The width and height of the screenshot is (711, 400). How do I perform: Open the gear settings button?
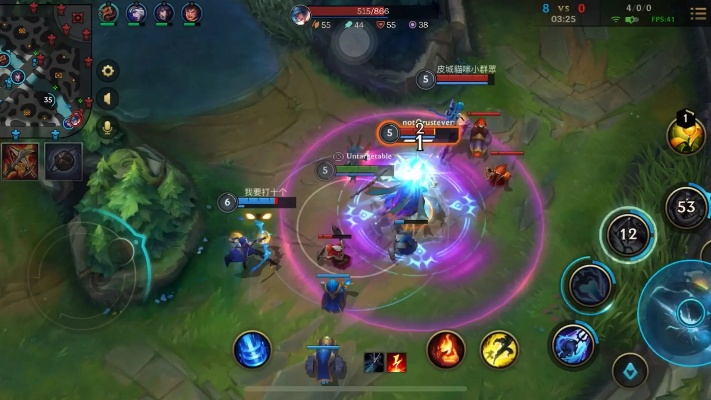[x=107, y=71]
